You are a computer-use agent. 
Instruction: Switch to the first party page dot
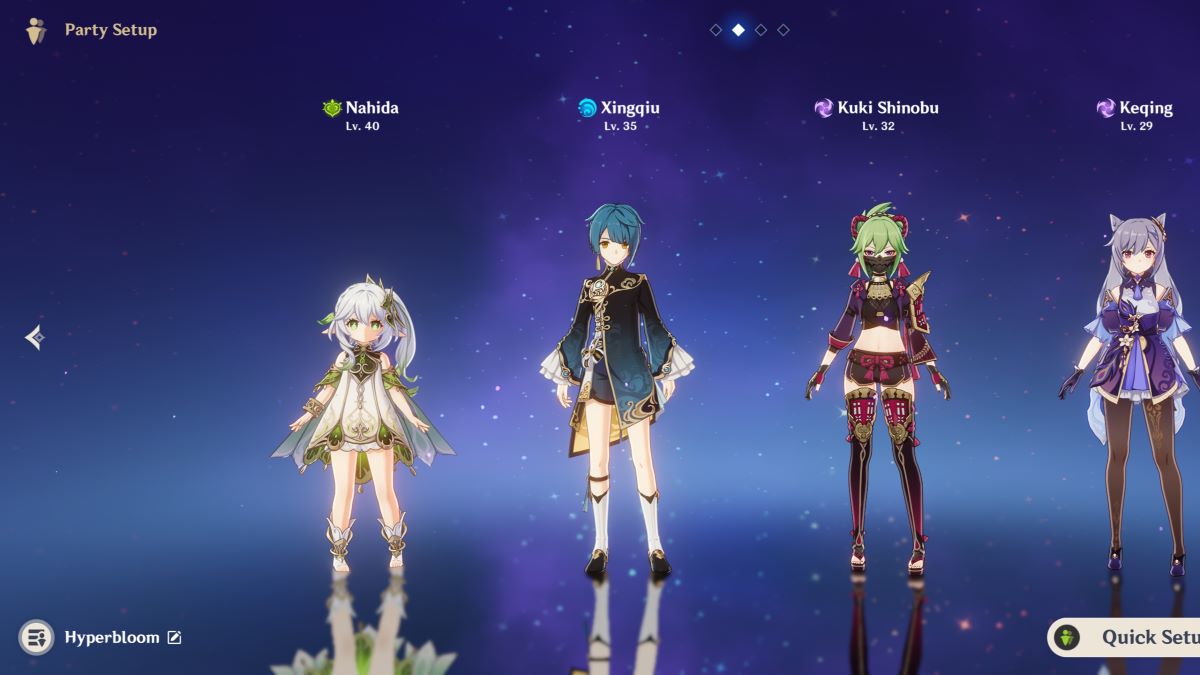[716, 30]
